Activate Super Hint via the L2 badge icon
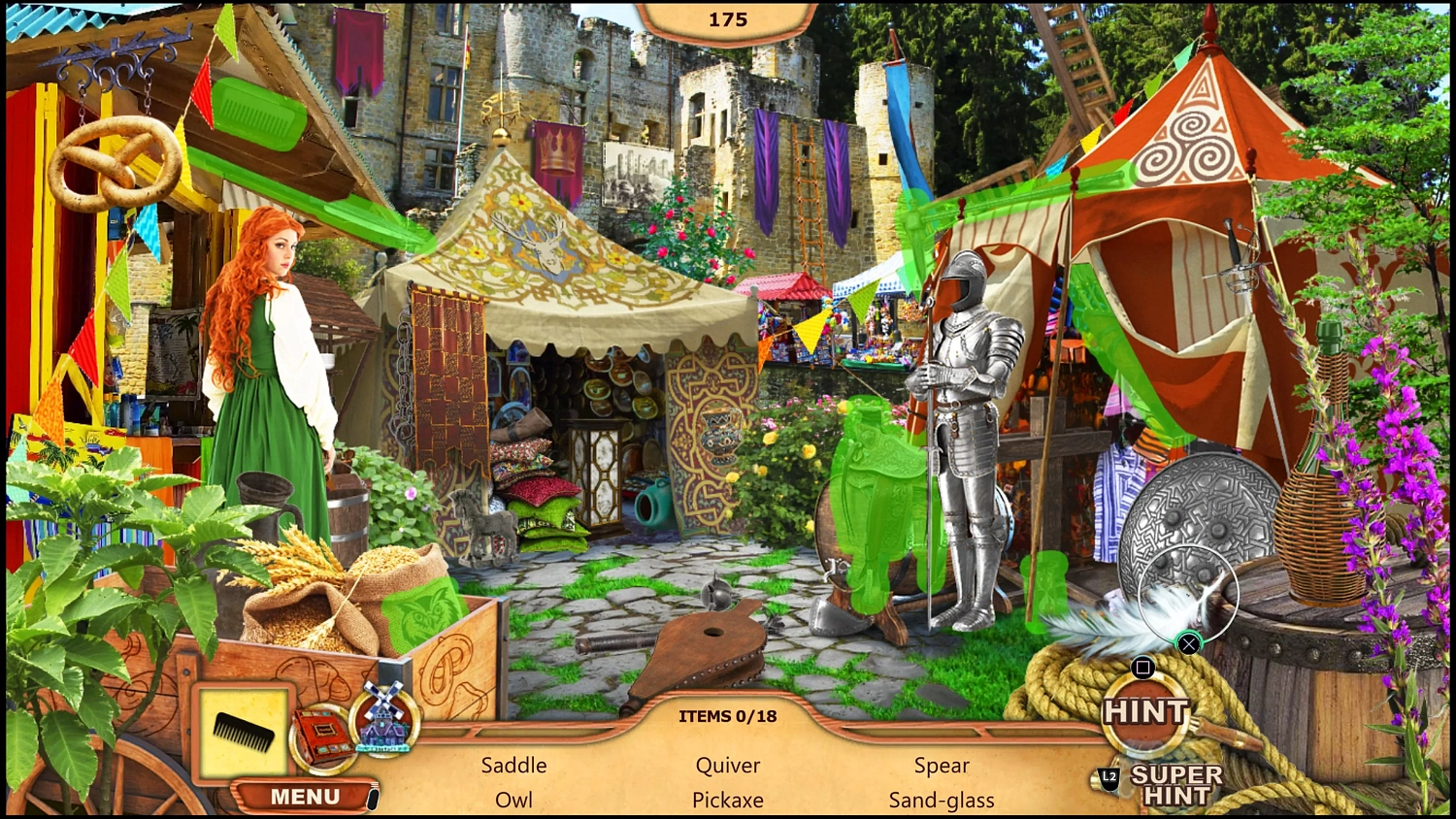This screenshot has width=1456, height=819. click(x=1109, y=775)
